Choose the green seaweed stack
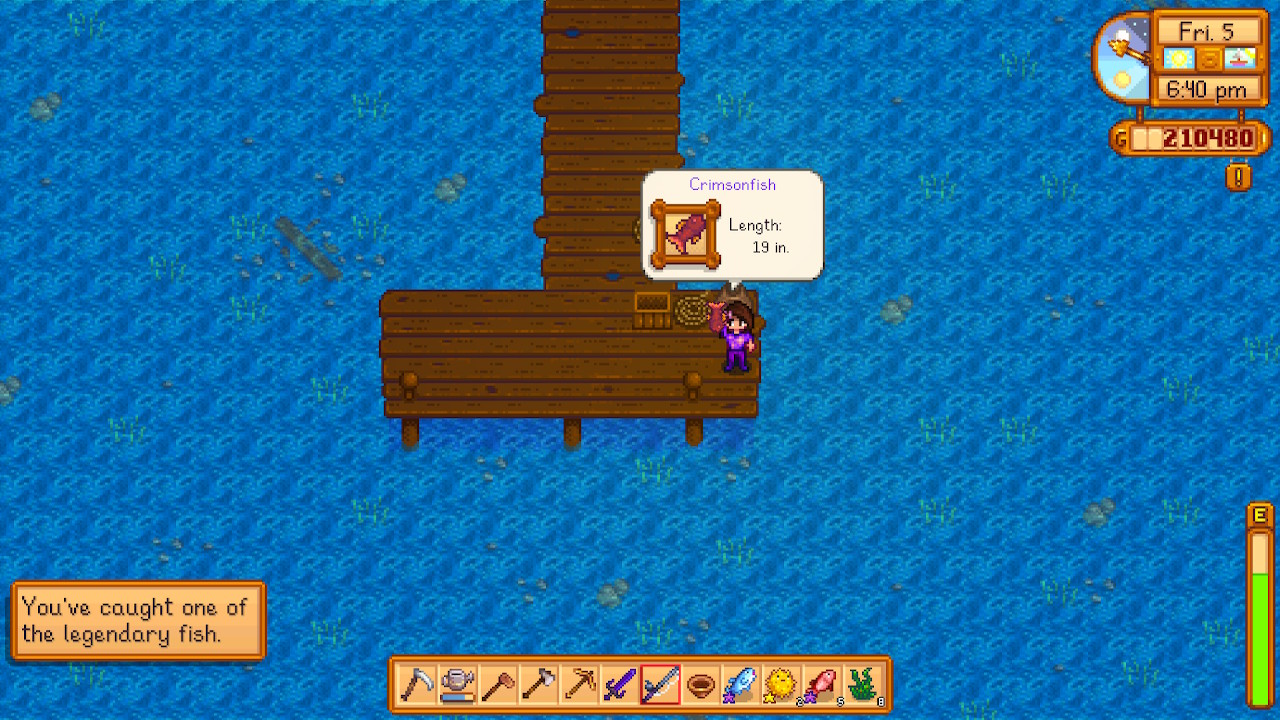This screenshot has height=720, width=1280. 862,685
